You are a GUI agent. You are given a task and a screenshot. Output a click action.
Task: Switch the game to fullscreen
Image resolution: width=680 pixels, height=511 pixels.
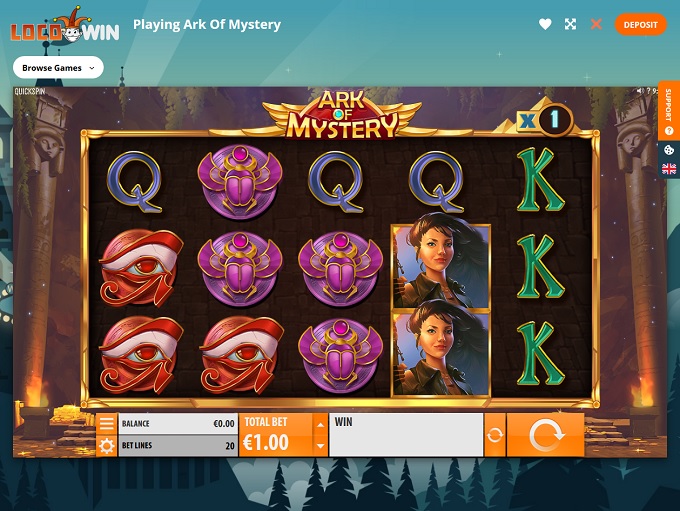pos(571,24)
